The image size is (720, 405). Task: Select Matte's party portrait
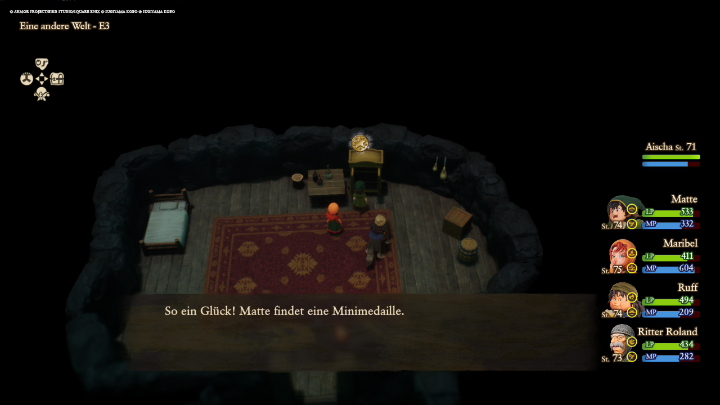[x=620, y=213]
